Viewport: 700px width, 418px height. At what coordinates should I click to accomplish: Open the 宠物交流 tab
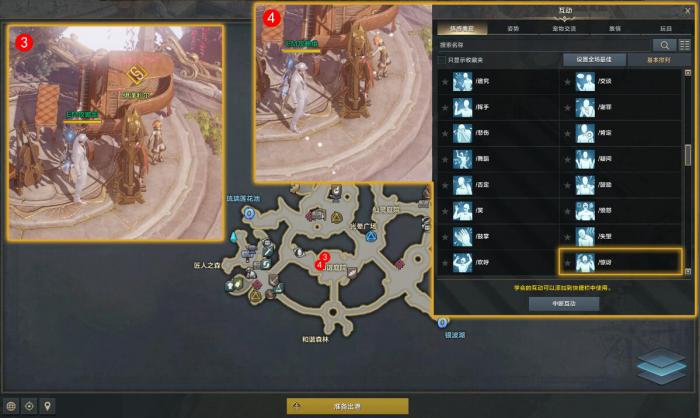[563, 30]
